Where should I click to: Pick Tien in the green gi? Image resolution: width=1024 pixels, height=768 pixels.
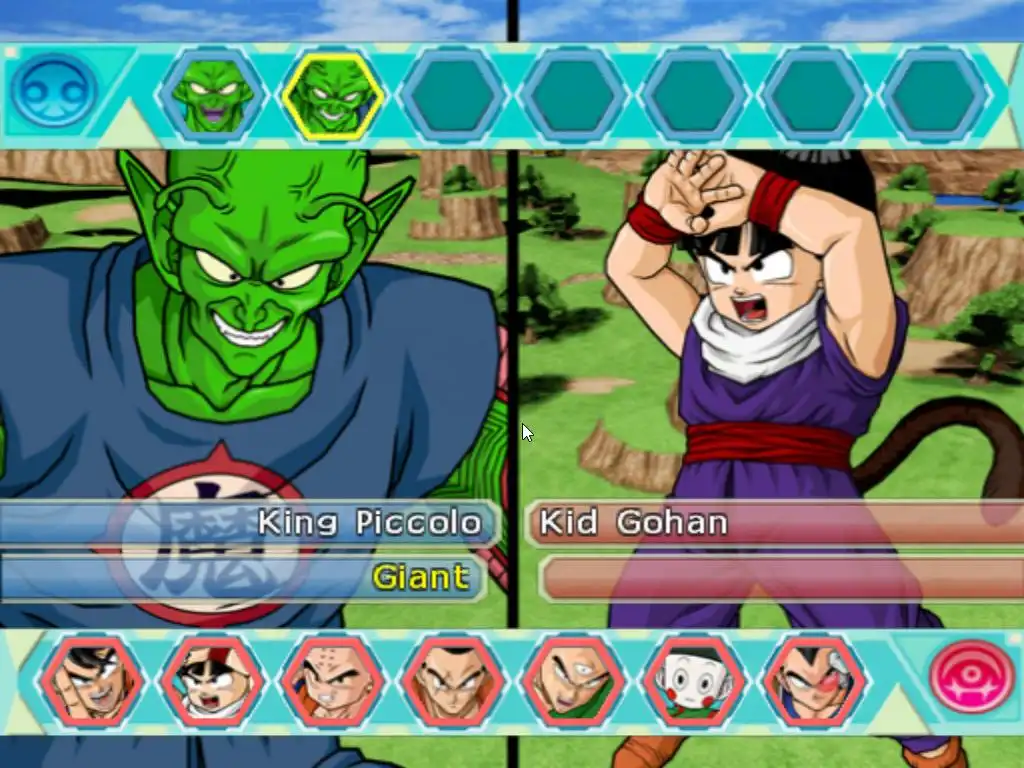click(x=573, y=681)
